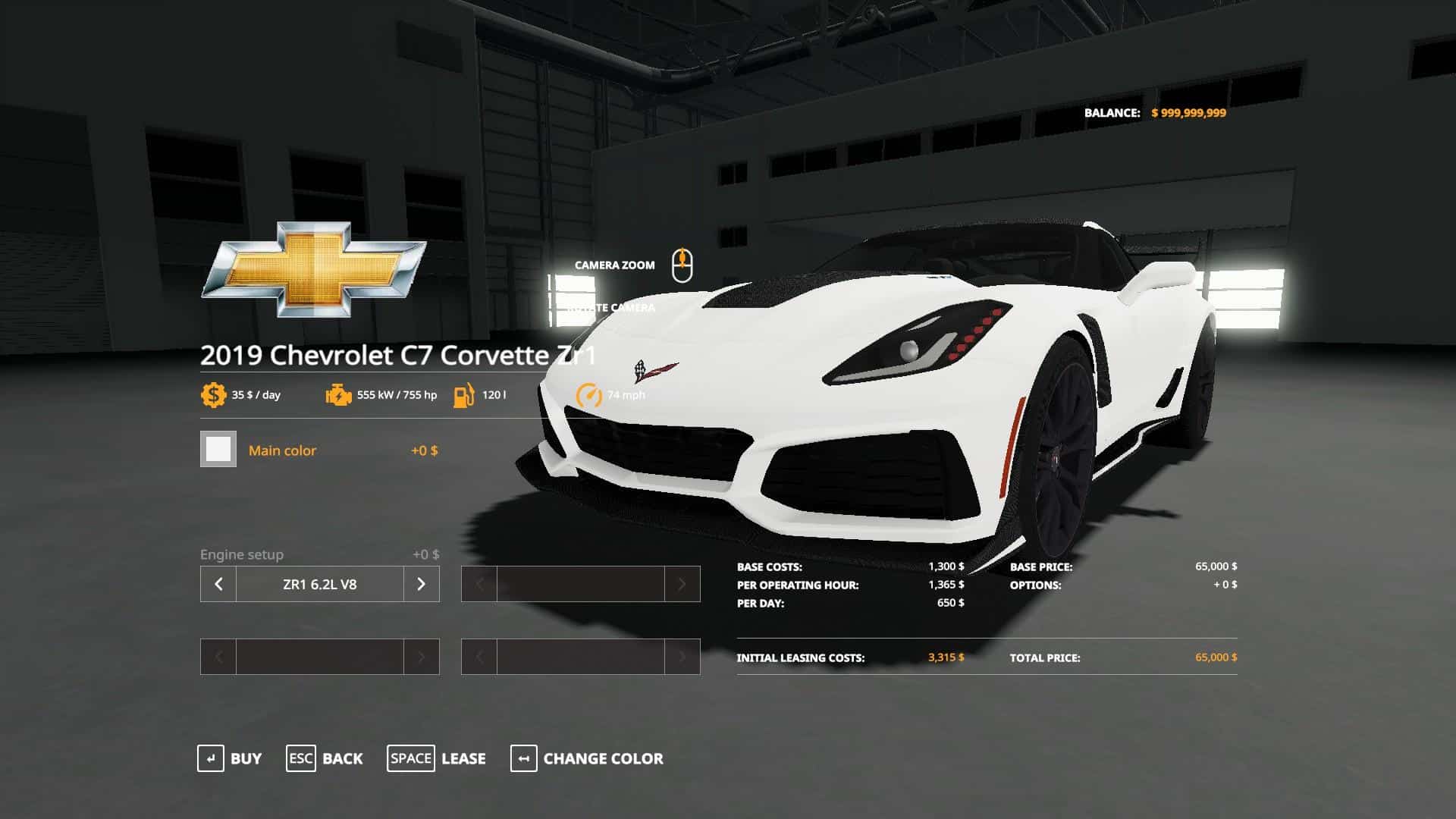The image size is (1456, 819).
Task: Buy the Corvette Zr1
Action: click(229, 758)
